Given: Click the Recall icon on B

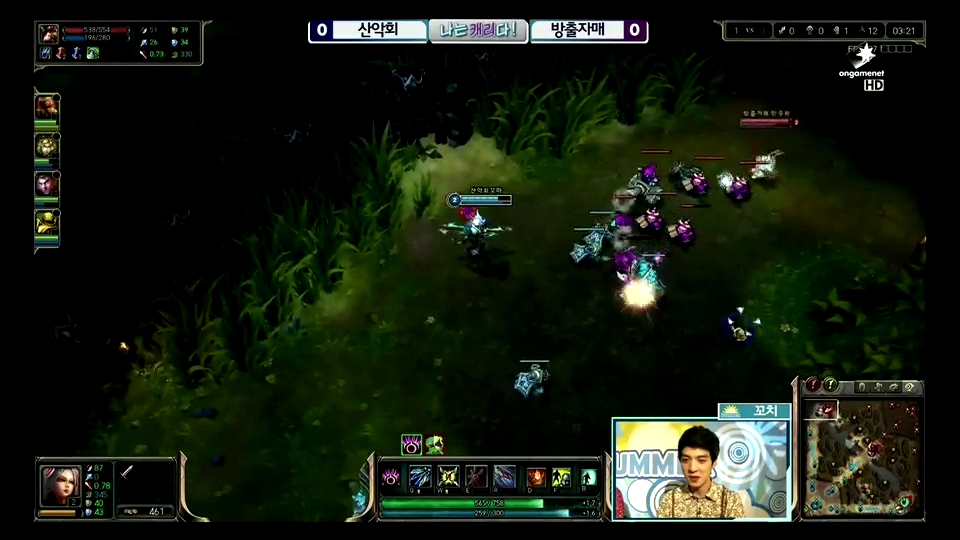Looking at the screenshot, I should (589, 477).
